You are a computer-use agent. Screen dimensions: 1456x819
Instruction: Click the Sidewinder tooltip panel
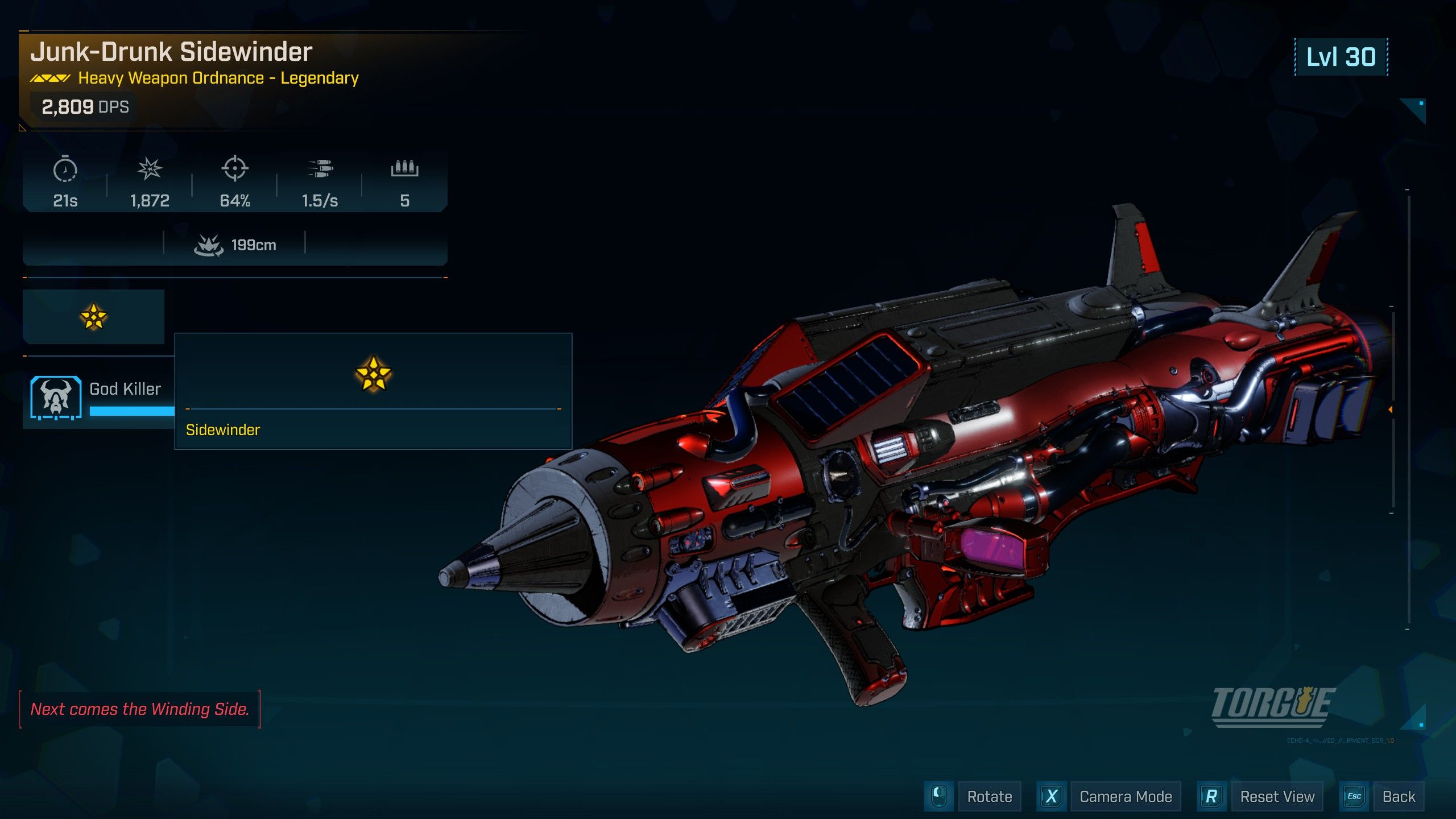(373, 391)
